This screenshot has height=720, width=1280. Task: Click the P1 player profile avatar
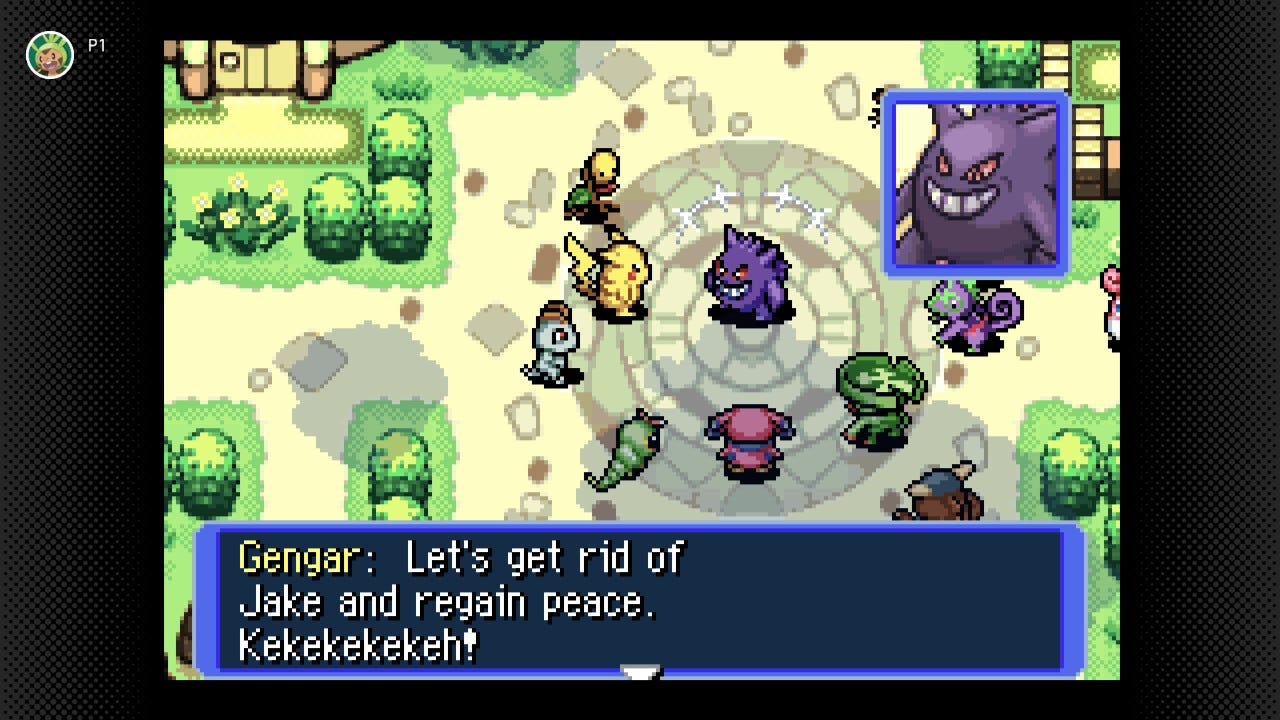[50, 55]
